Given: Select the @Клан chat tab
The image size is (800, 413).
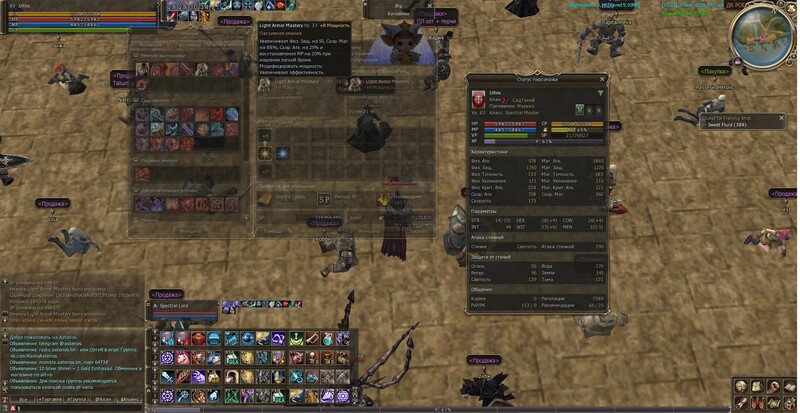Looking at the screenshot, I should pos(102,398).
